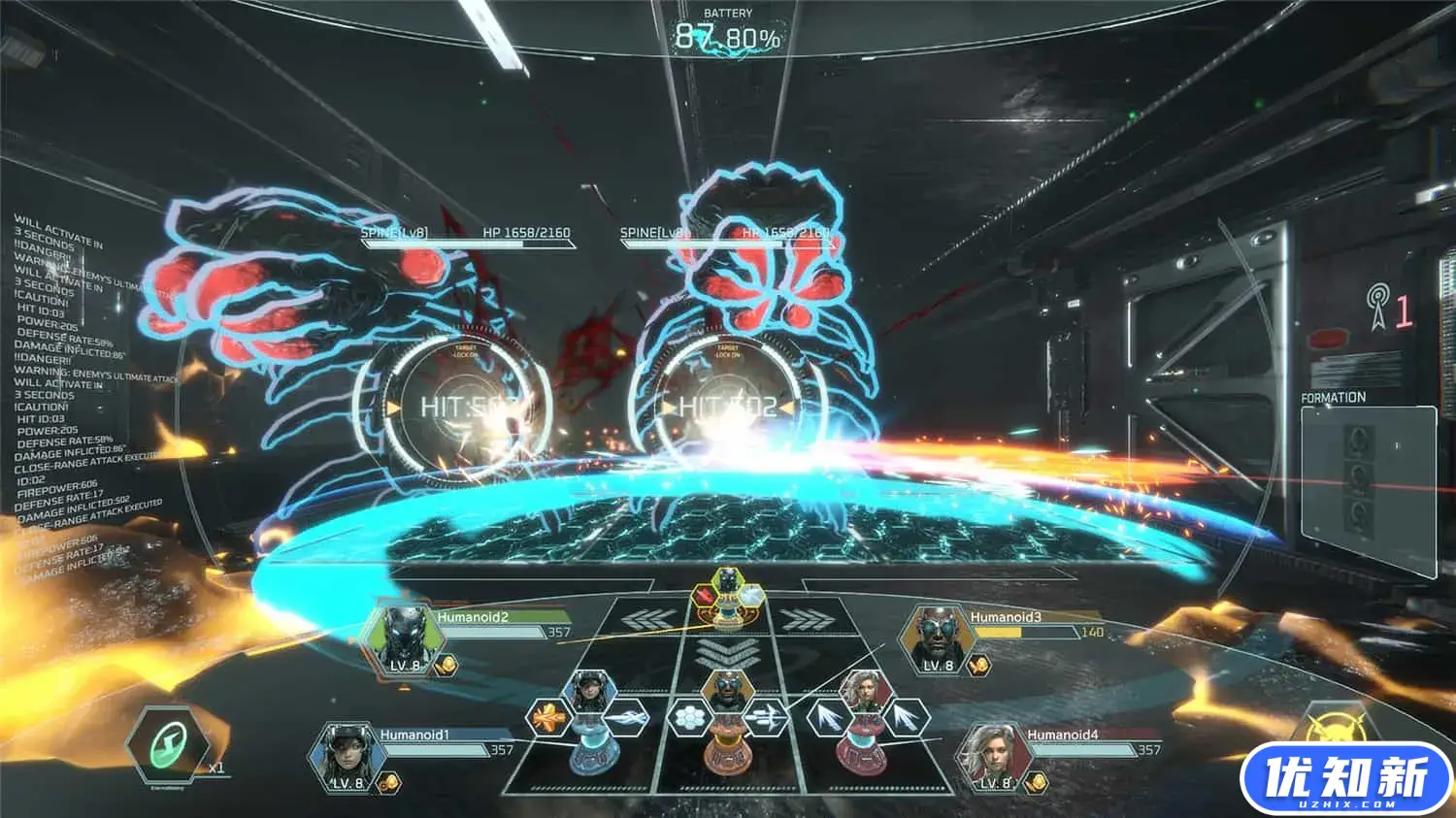Target the right SPINE enemy lock-on reticle
Image resolution: width=1456 pixels, height=818 pixels.
[x=727, y=407]
